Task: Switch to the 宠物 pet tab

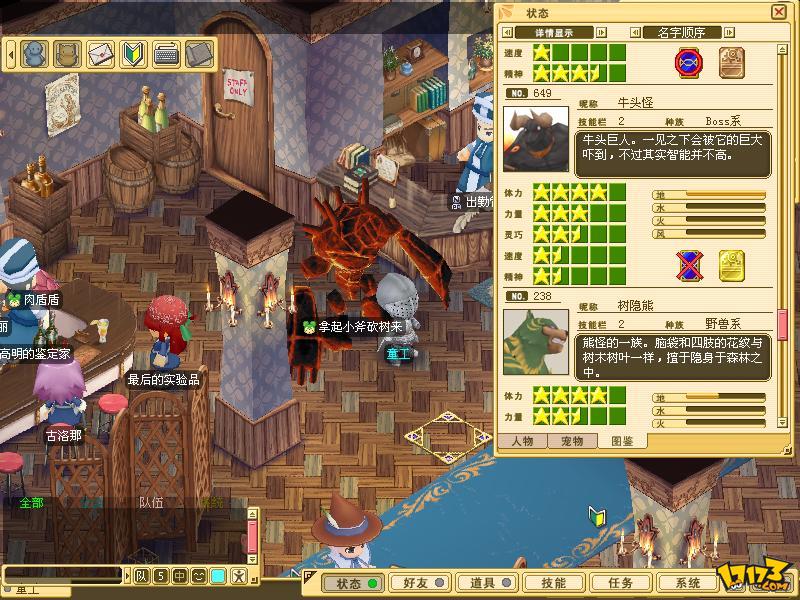Action: 572,440
